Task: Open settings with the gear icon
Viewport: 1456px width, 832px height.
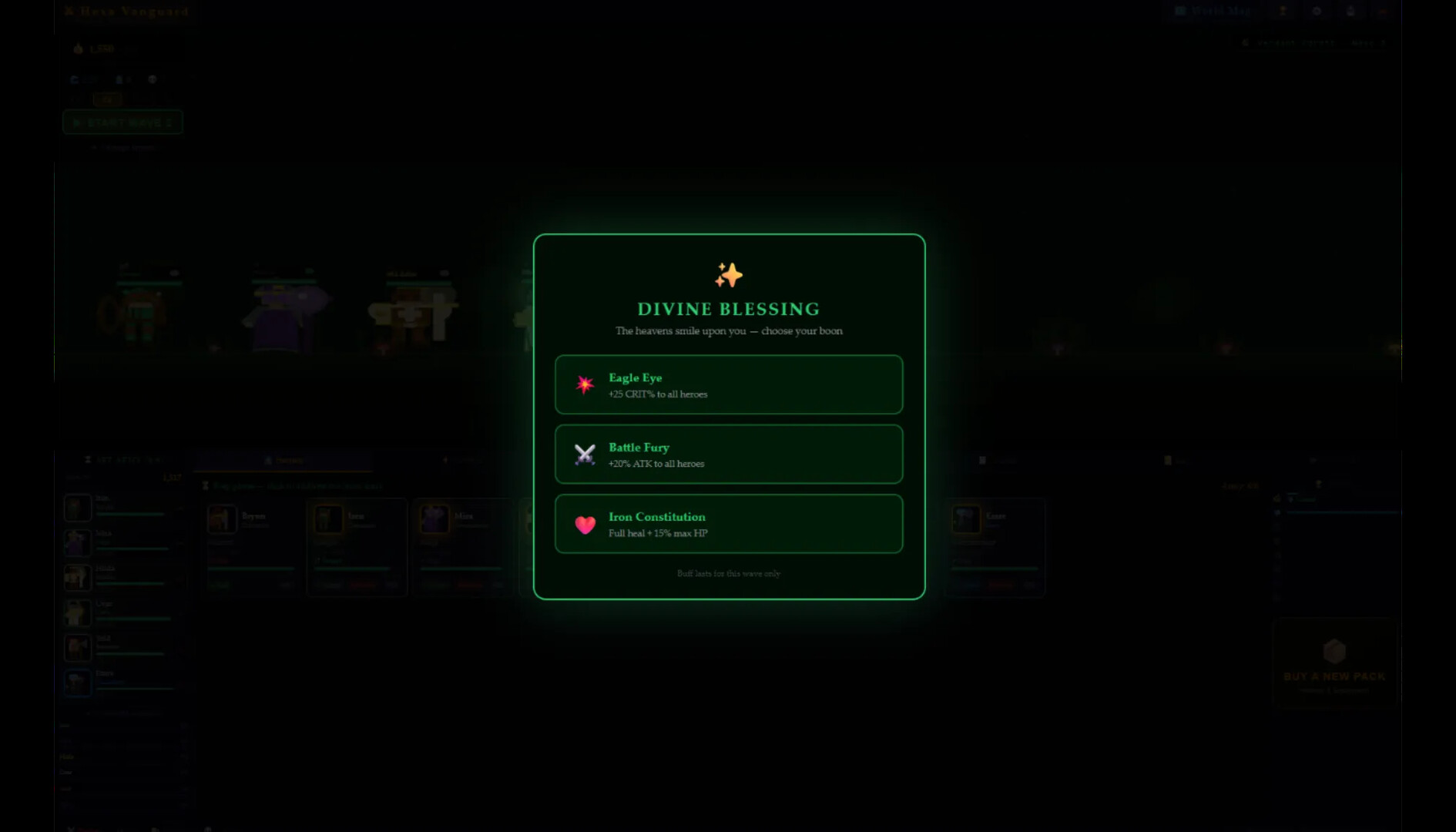Action: click(1317, 11)
